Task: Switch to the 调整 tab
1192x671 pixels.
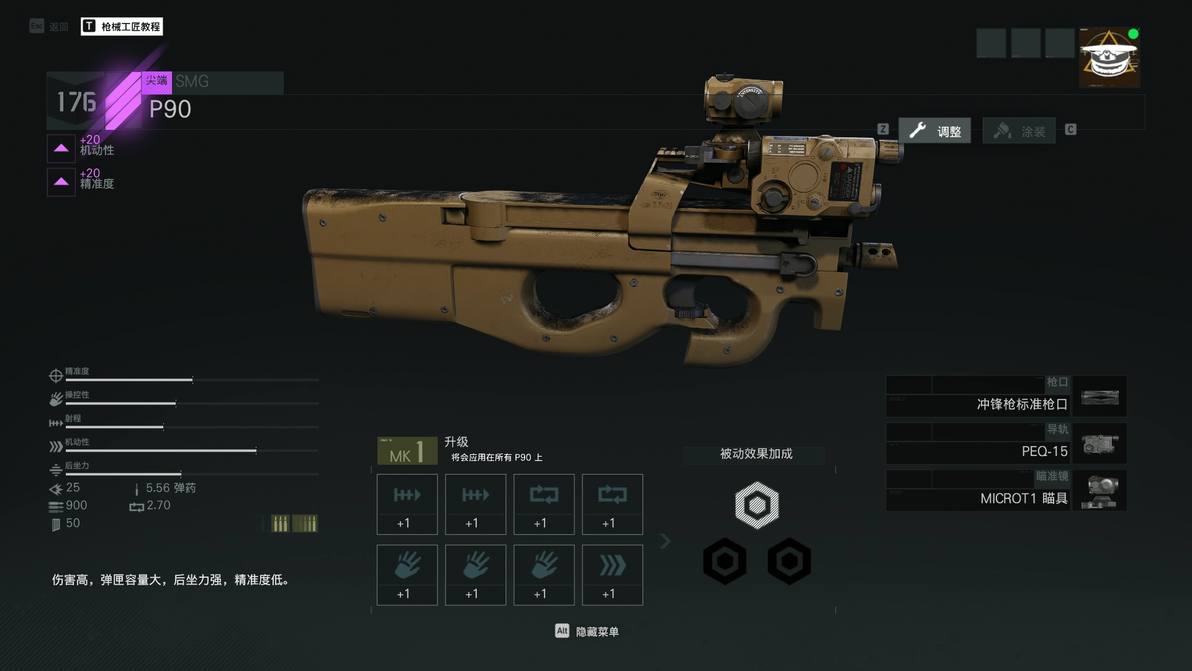Action: pyautogui.click(x=935, y=131)
